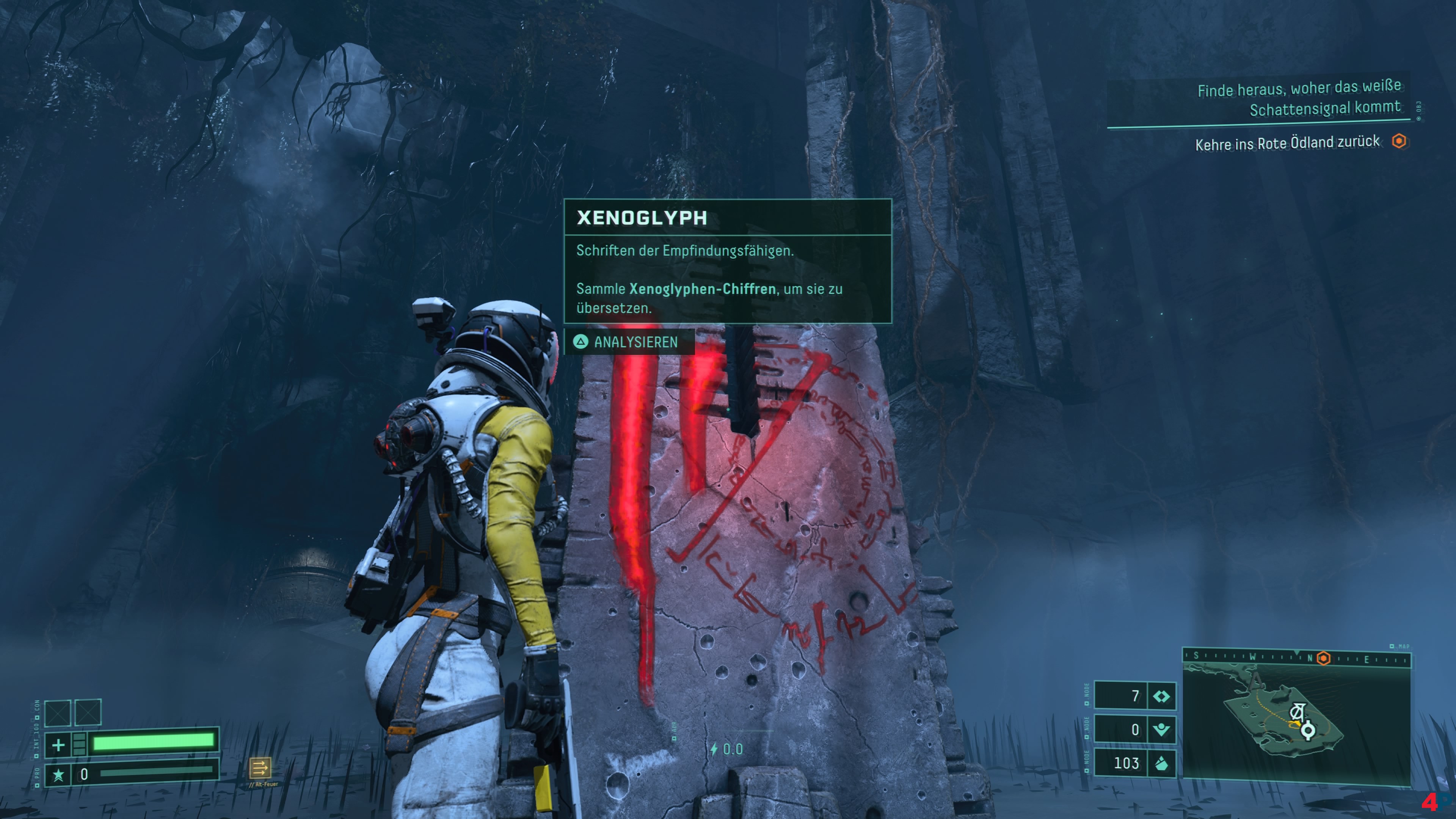Click the Xenoglyph info panel title
This screenshot has width=1456, height=819.
(x=642, y=218)
